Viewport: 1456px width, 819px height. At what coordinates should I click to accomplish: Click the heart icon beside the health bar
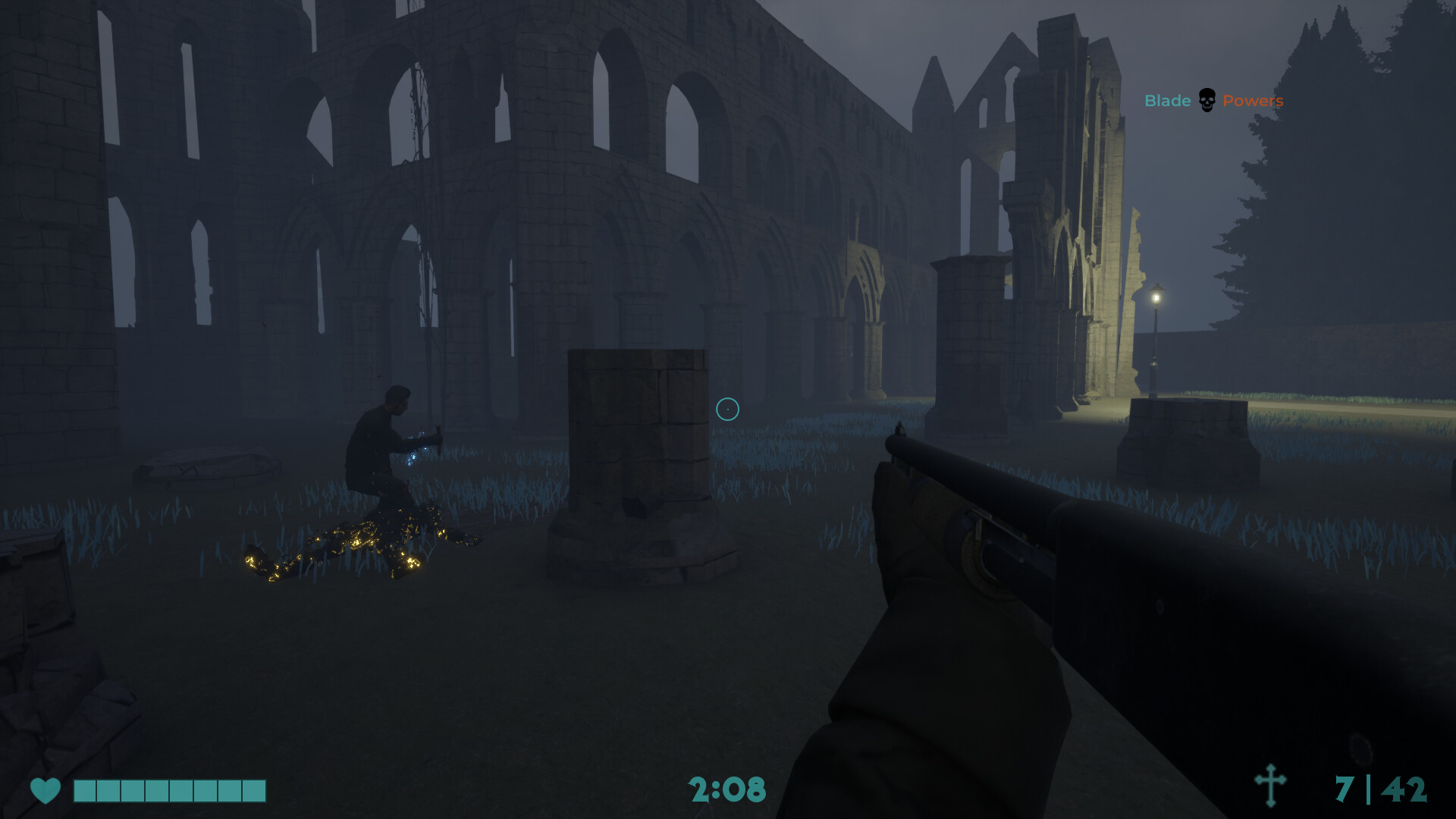tap(45, 790)
